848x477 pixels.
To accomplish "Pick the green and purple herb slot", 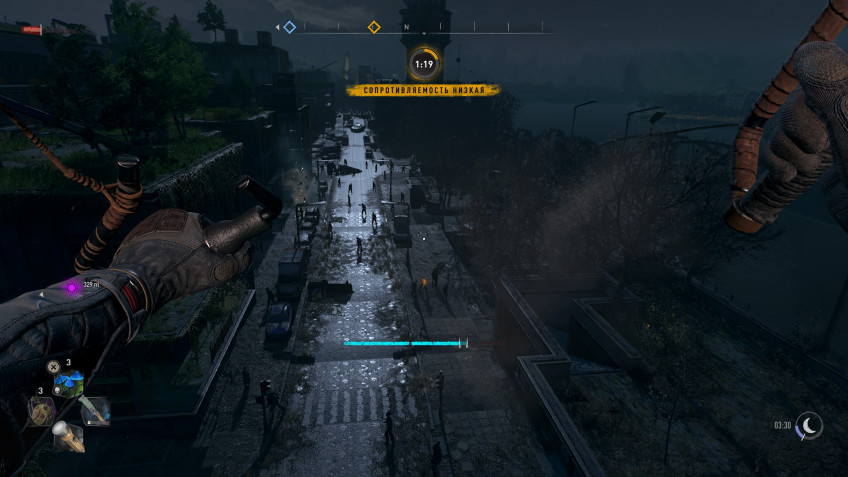I will tap(42, 411).
